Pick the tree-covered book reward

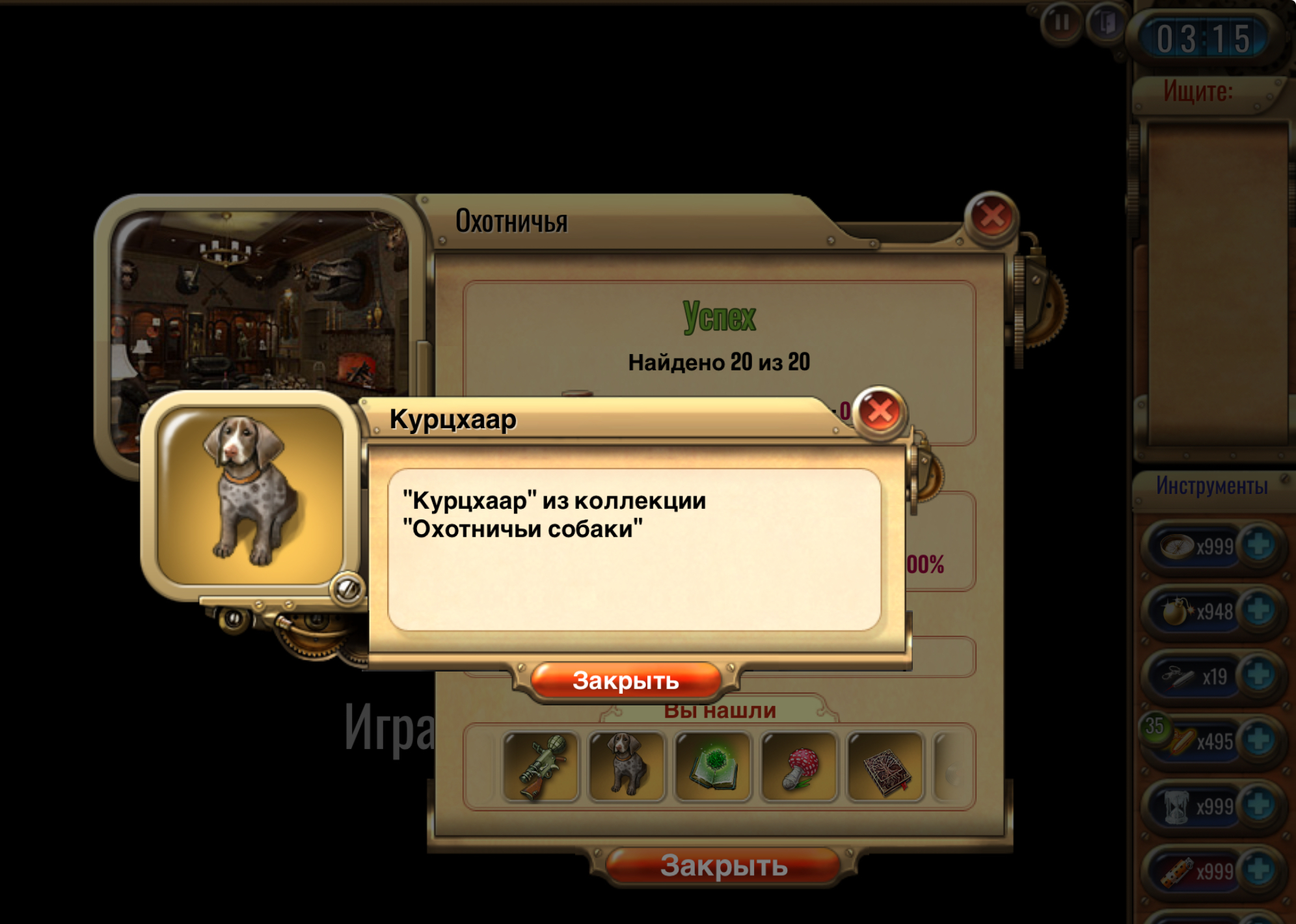(885, 767)
